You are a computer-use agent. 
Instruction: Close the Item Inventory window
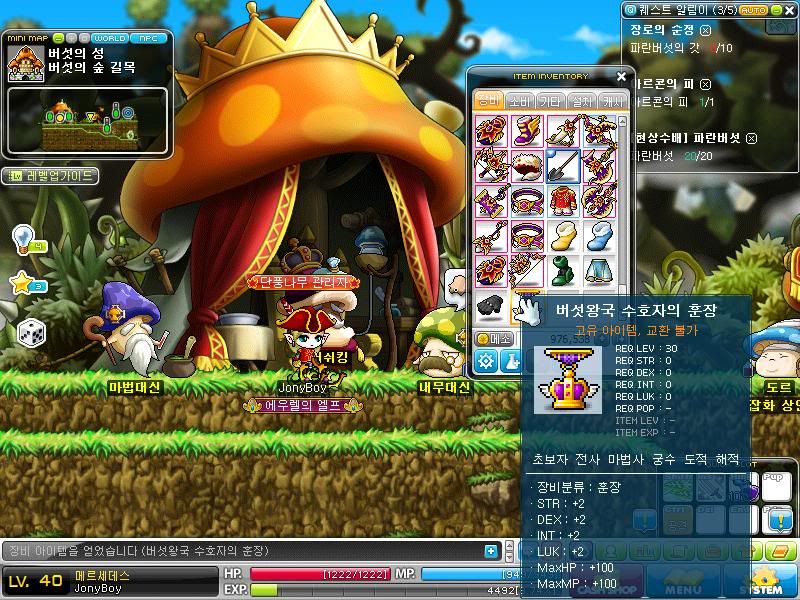point(621,76)
